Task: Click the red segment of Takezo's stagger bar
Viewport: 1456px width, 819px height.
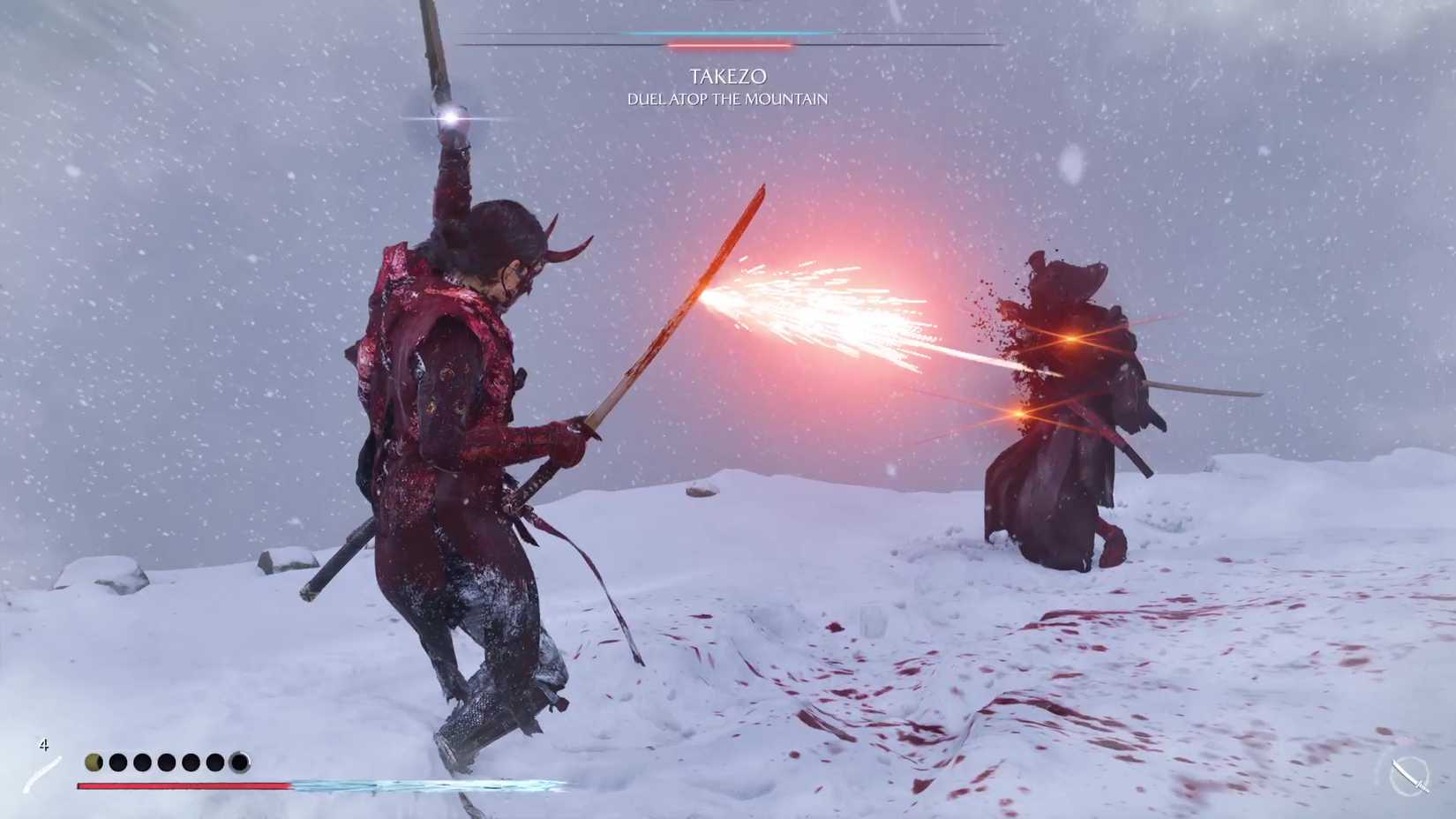Action: tap(730, 44)
